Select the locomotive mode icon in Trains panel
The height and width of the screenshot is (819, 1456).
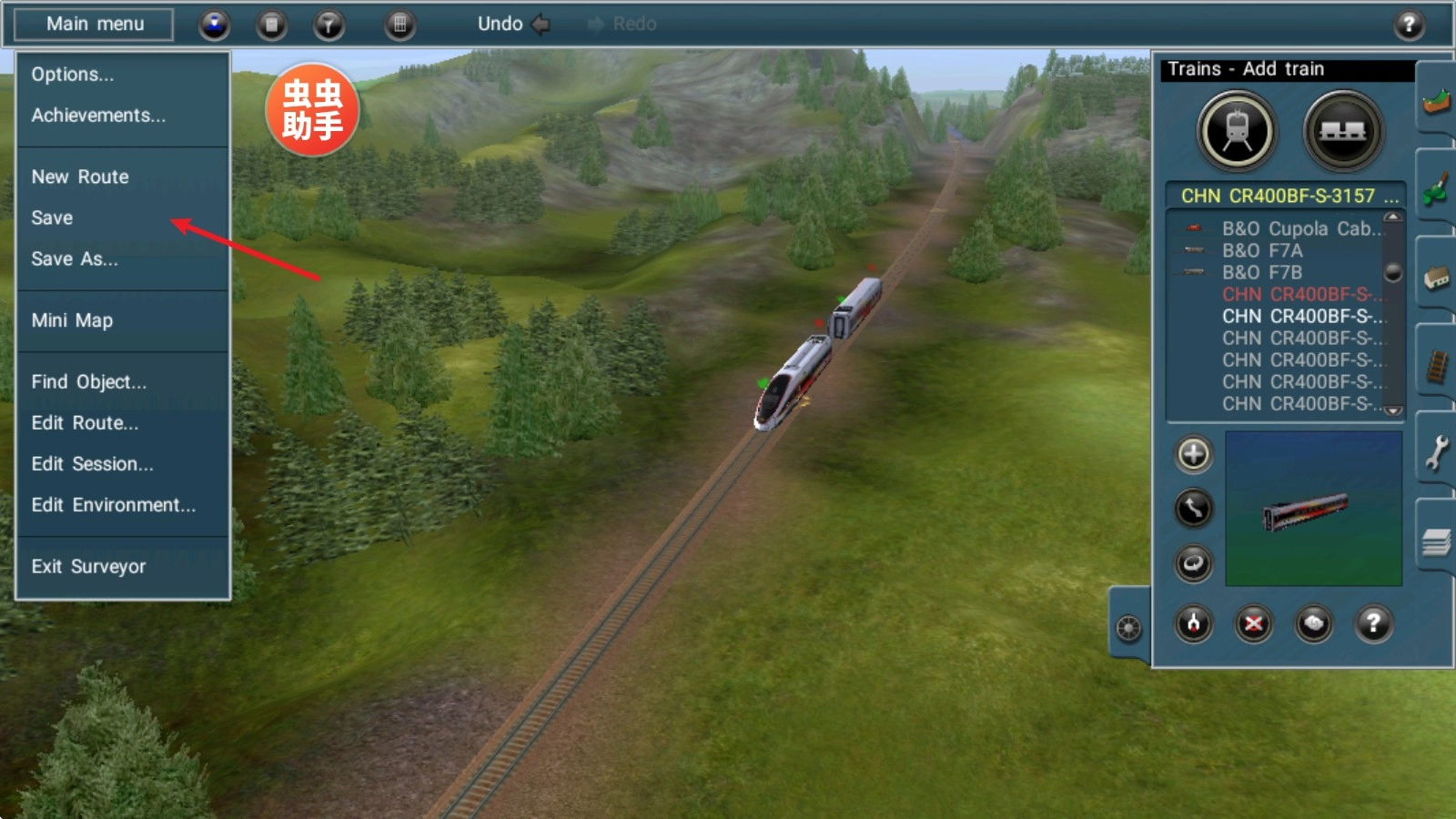click(x=1237, y=132)
